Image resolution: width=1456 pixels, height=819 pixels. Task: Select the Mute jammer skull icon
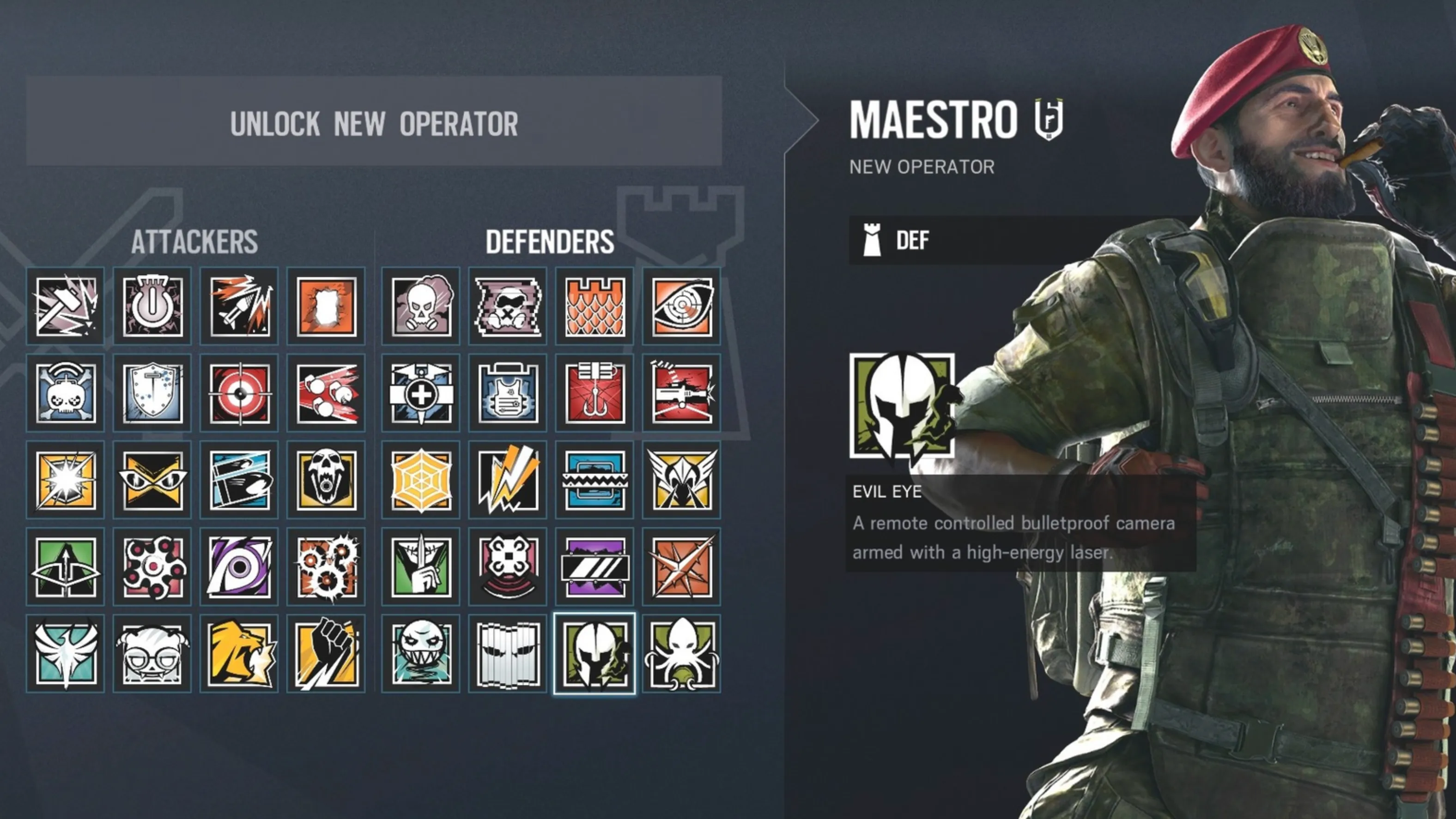click(507, 307)
